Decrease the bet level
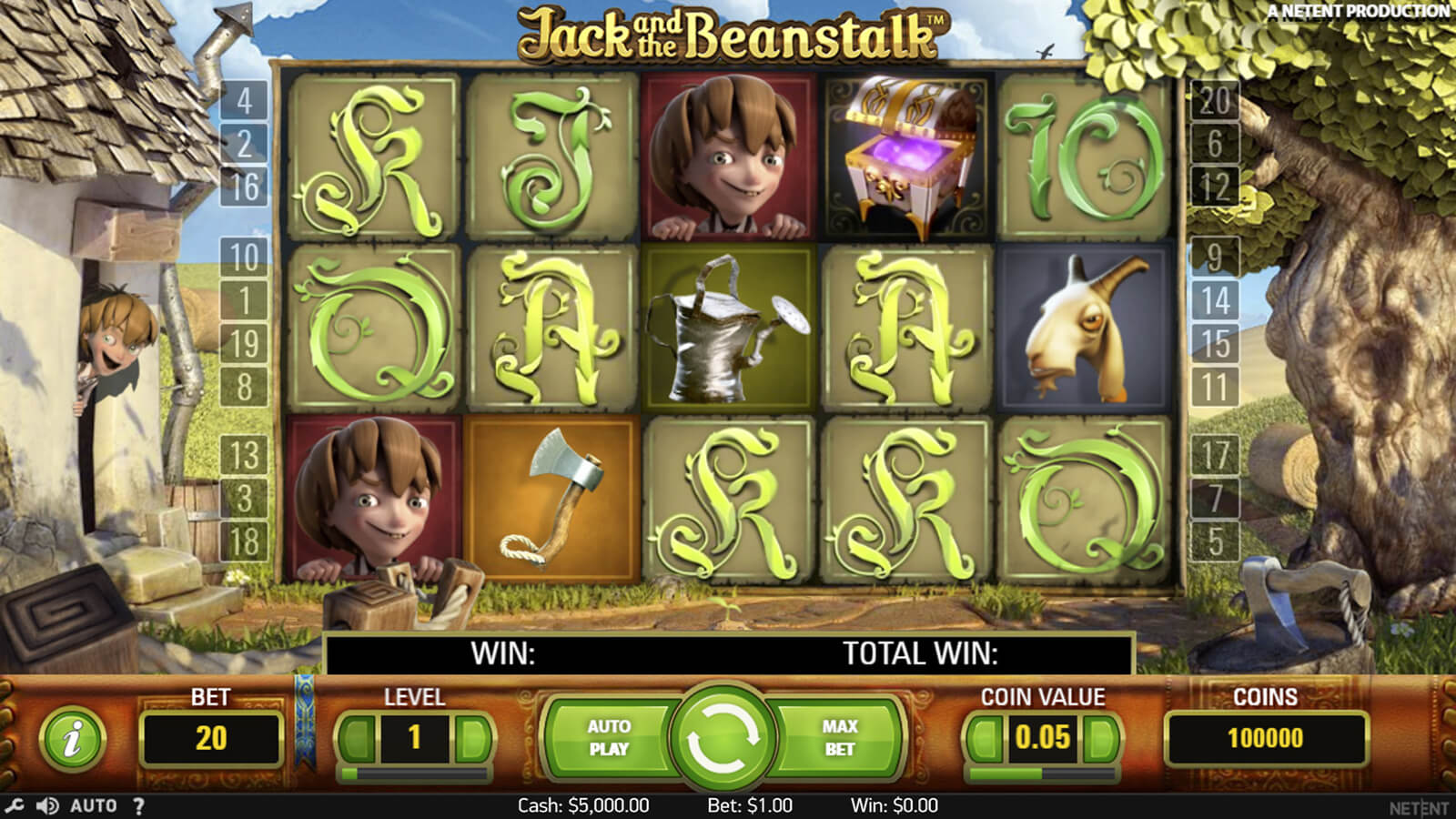The image size is (1456, 819). click(x=356, y=738)
